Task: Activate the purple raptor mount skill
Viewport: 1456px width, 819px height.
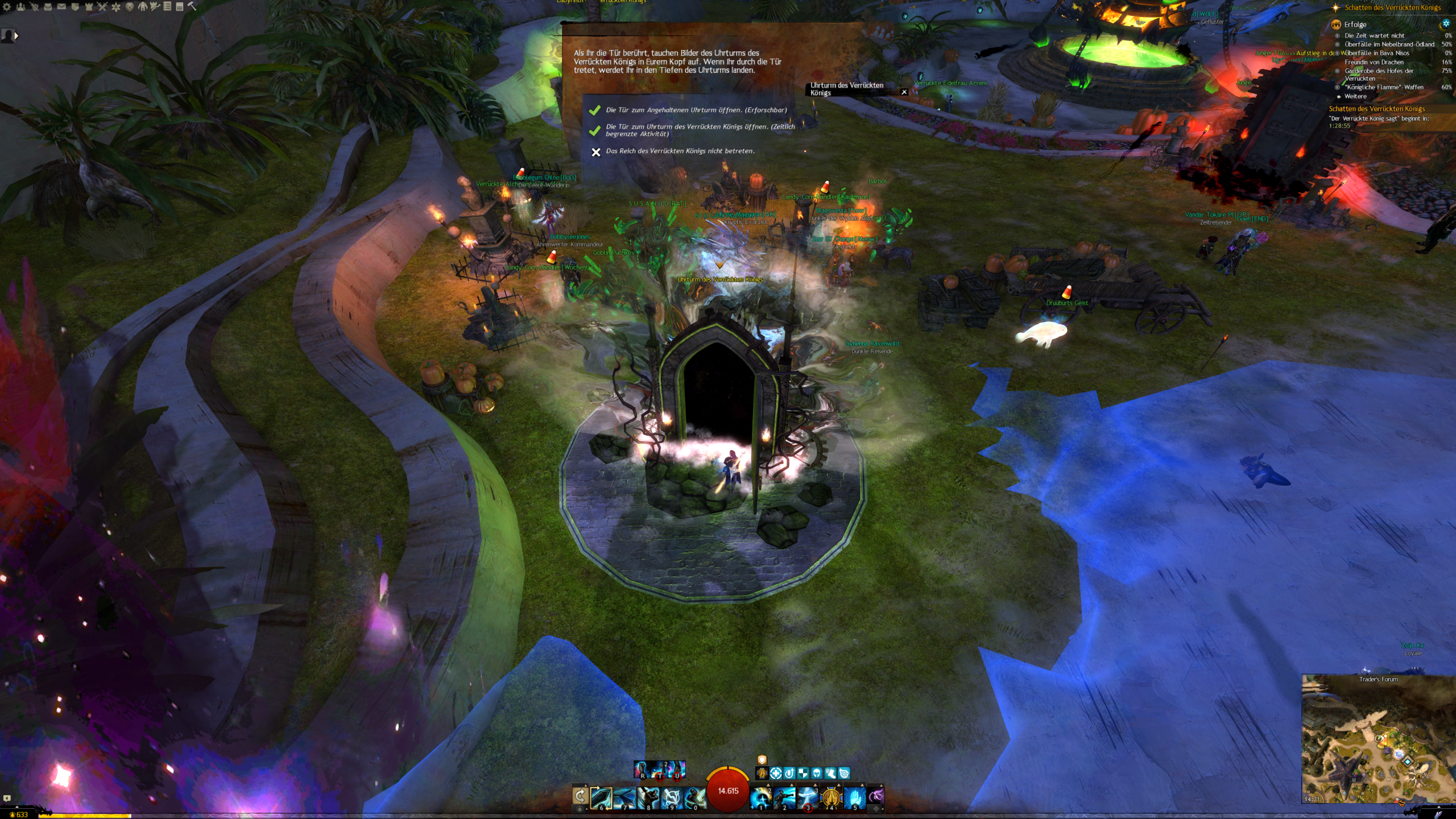Action: tap(876, 796)
